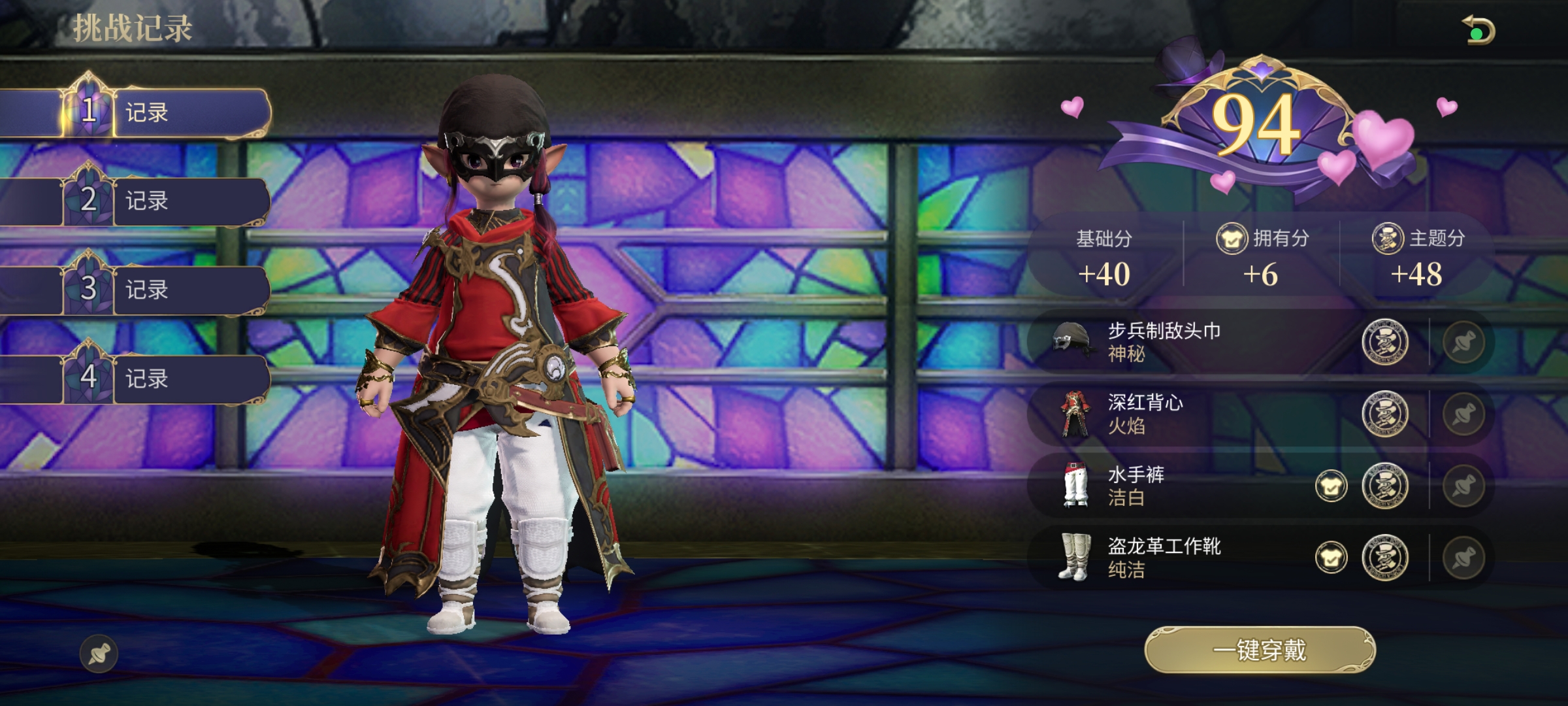Select record 1 tab
This screenshot has width=1568, height=706.
pyautogui.click(x=163, y=112)
